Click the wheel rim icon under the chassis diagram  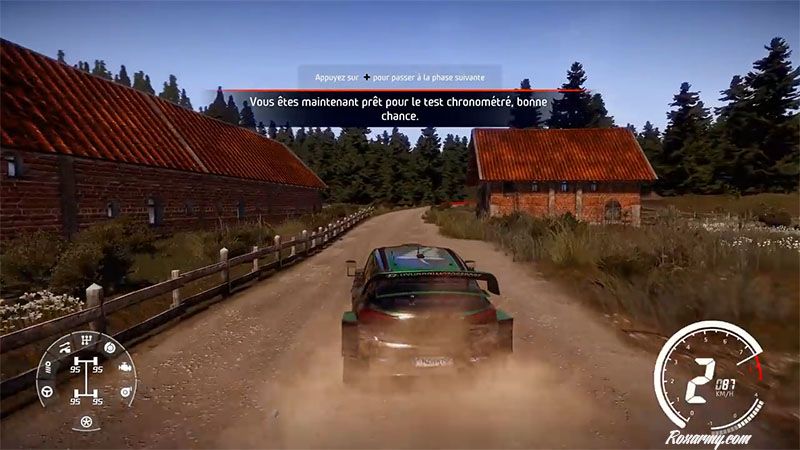point(85,423)
